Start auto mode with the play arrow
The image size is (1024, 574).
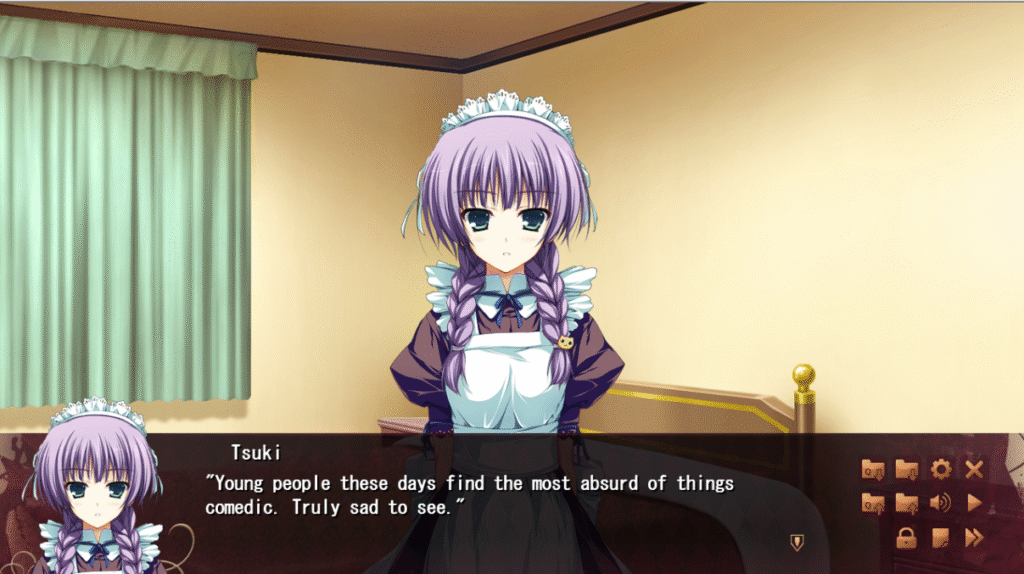point(974,503)
